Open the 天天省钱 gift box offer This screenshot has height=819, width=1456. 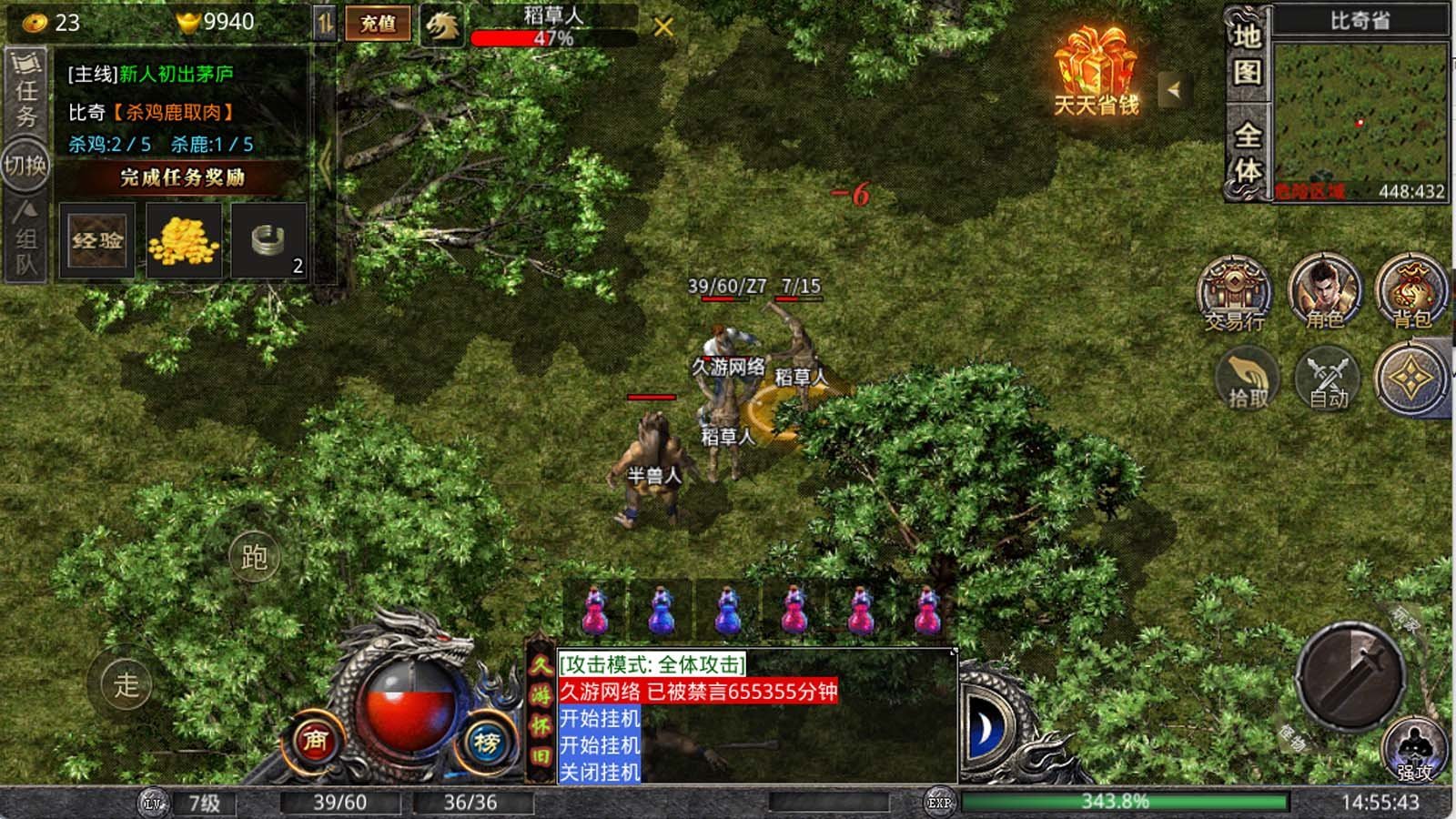tap(1097, 71)
